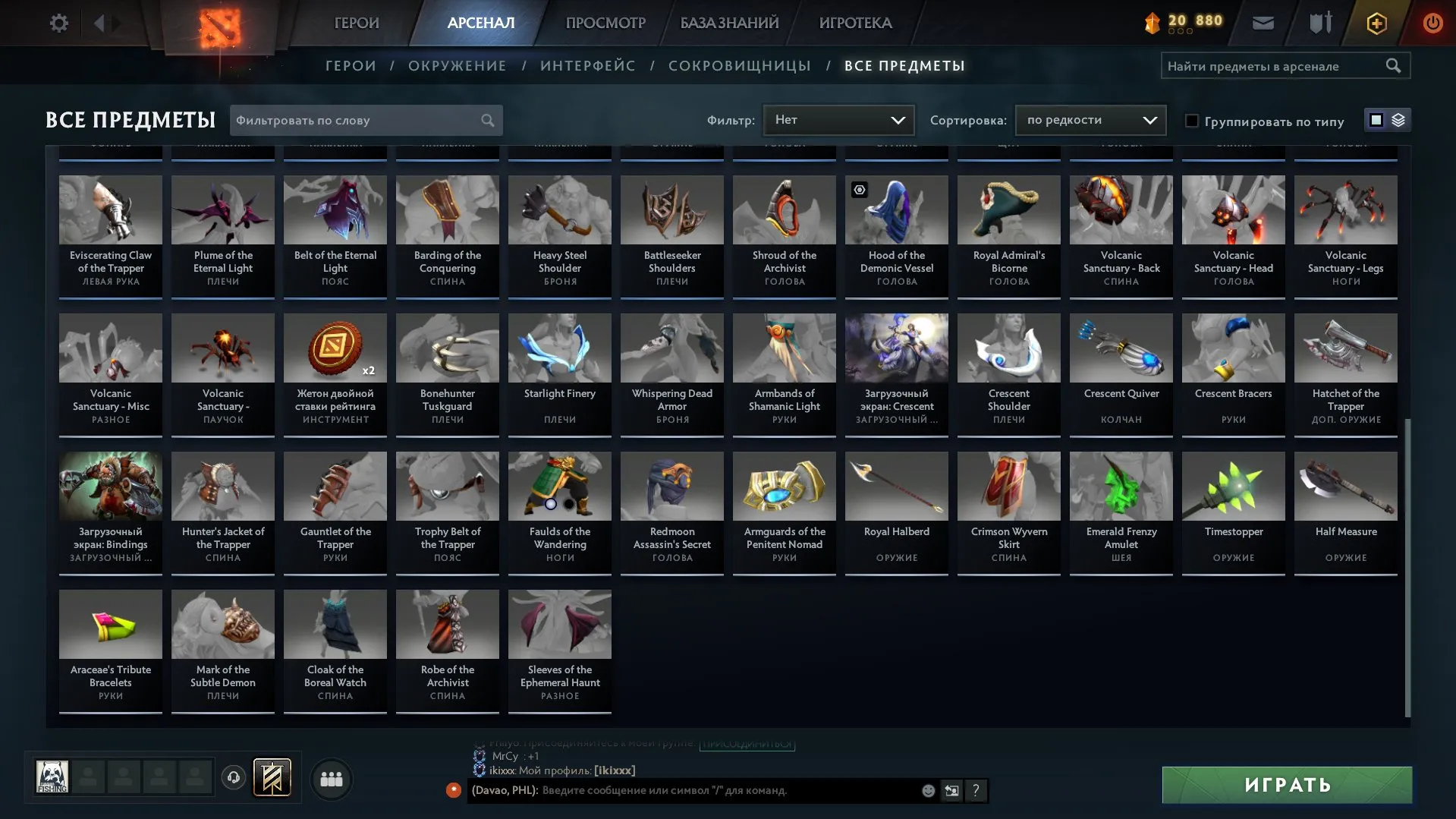
Task: Toggle the stacked layers view icon
Action: click(1397, 120)
